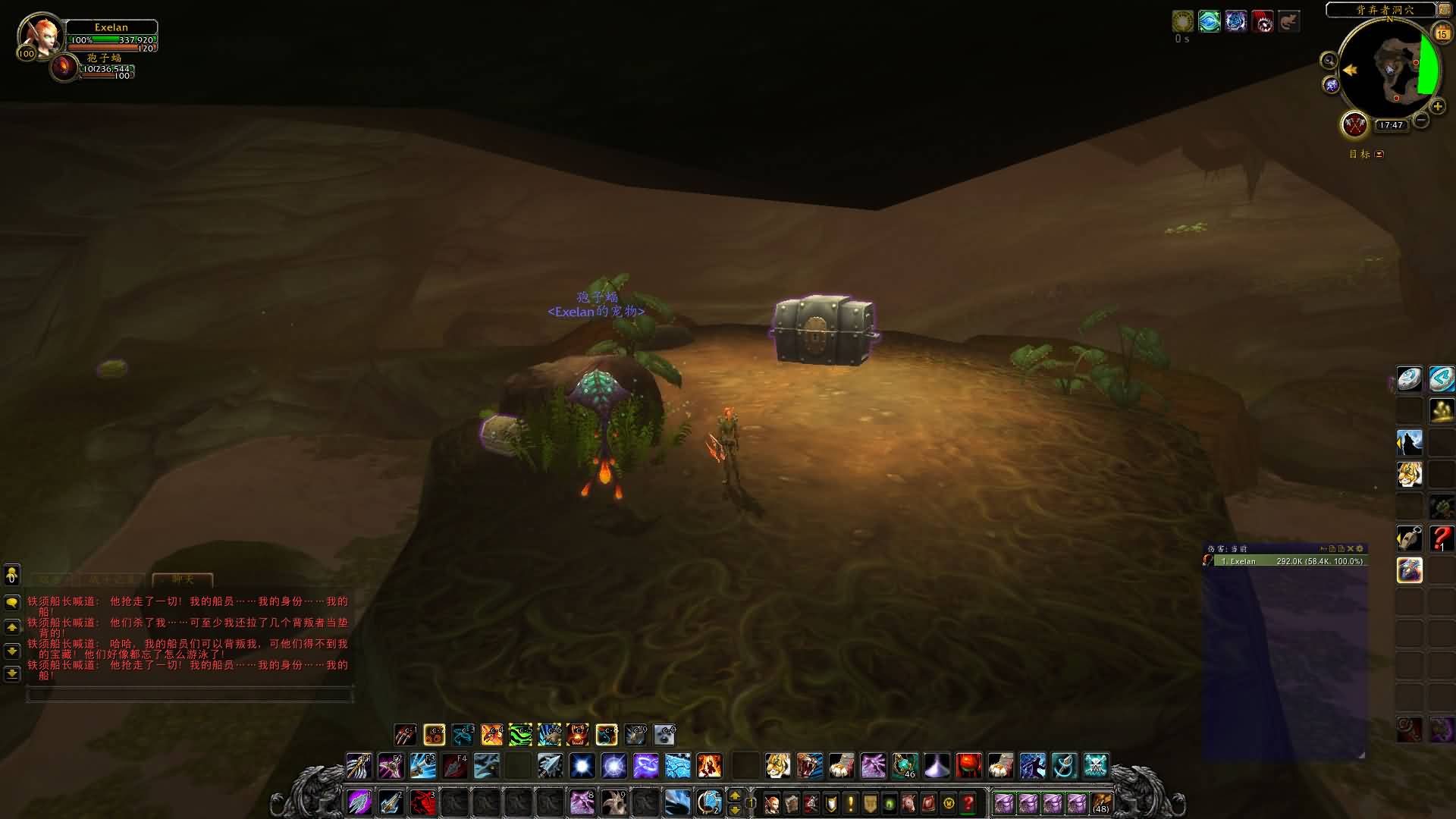The height and width of the screenshot is (819, 1456).
Task: Open the damage meter gear settings
Action: click(1360, 548)
